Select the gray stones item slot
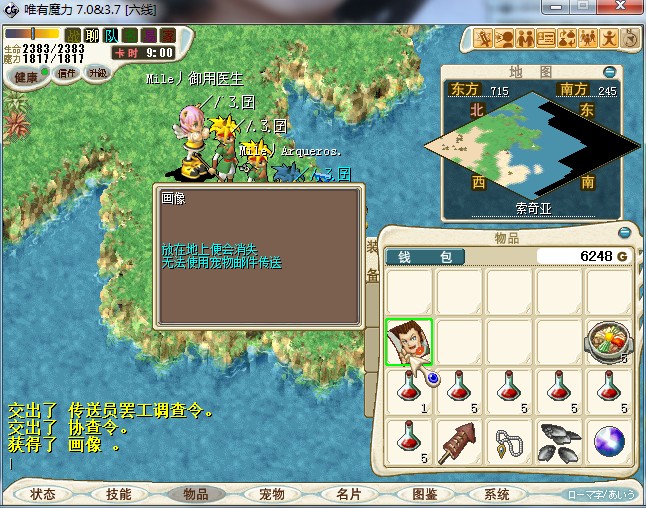Screen dimensions: 646x508 point(559,442)
